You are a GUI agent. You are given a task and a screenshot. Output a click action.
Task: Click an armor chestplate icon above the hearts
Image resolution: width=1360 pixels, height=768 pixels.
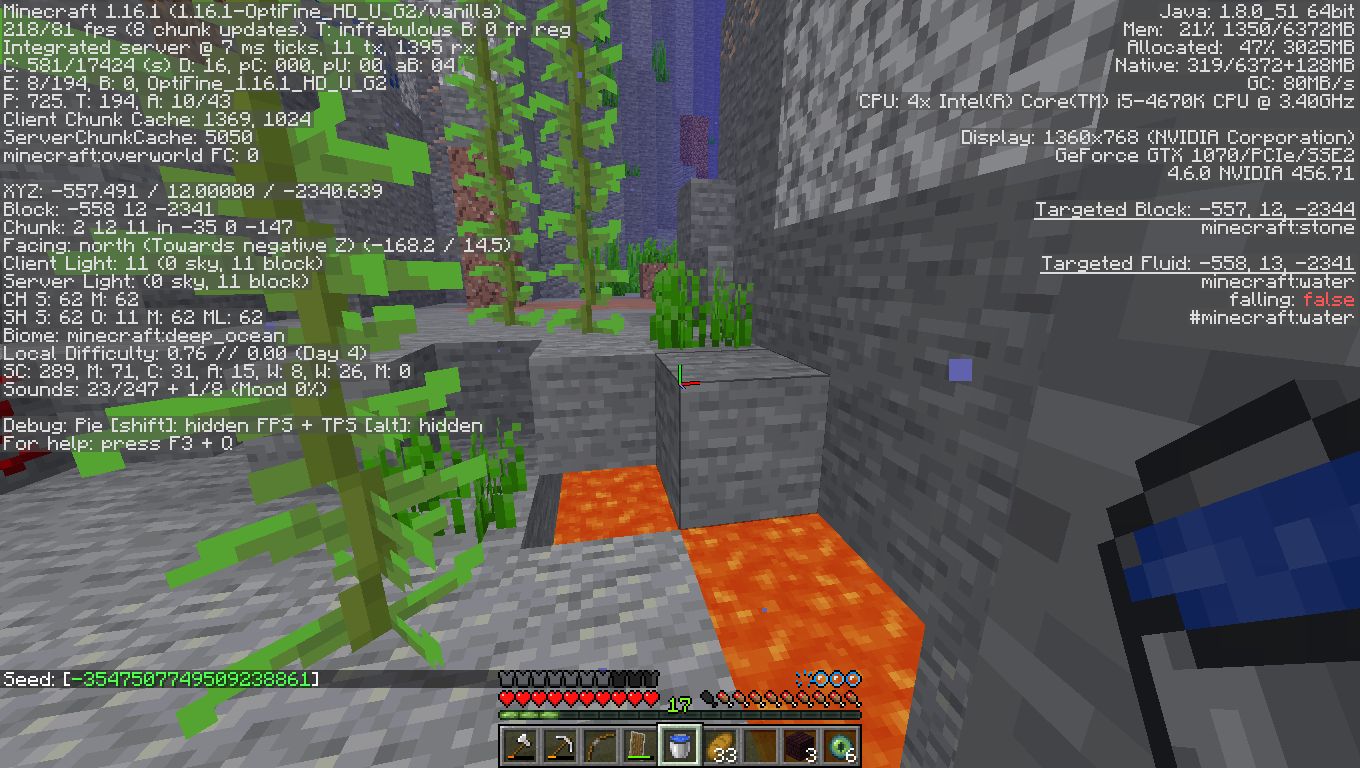pos(508,678)
